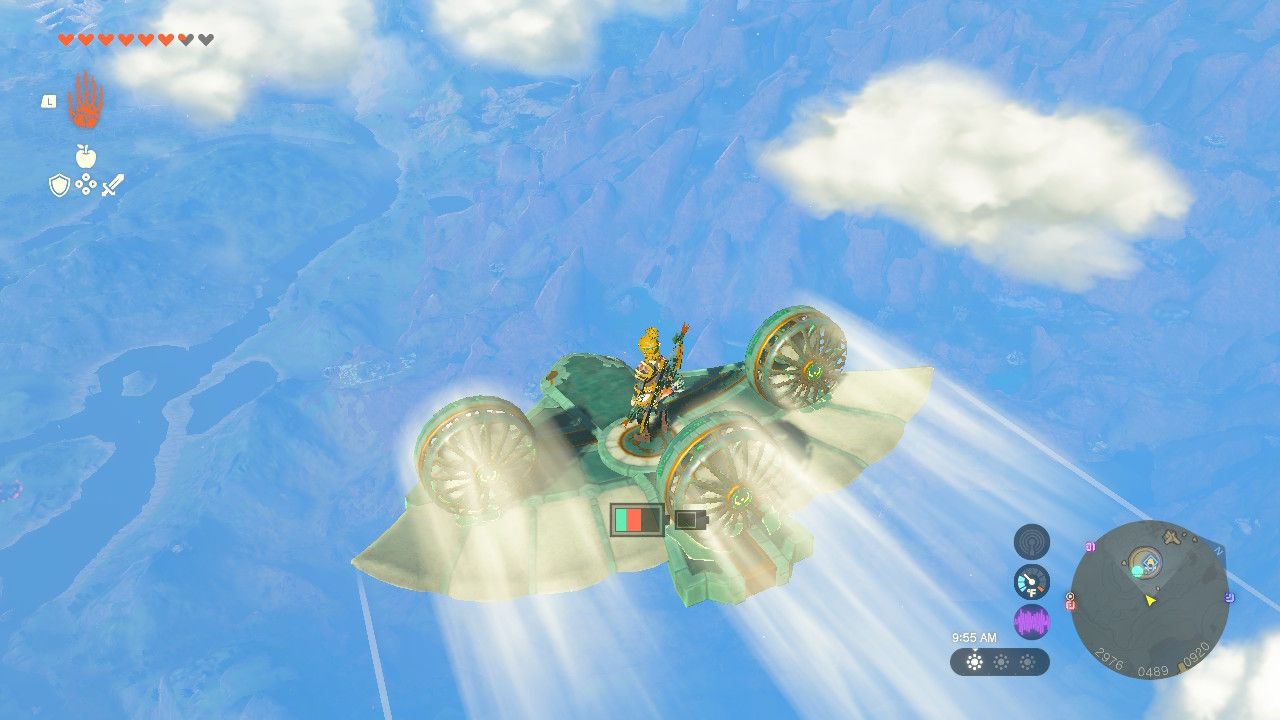
Task: Click the purple noise detection meter
Action: (x=1032, y=620)
